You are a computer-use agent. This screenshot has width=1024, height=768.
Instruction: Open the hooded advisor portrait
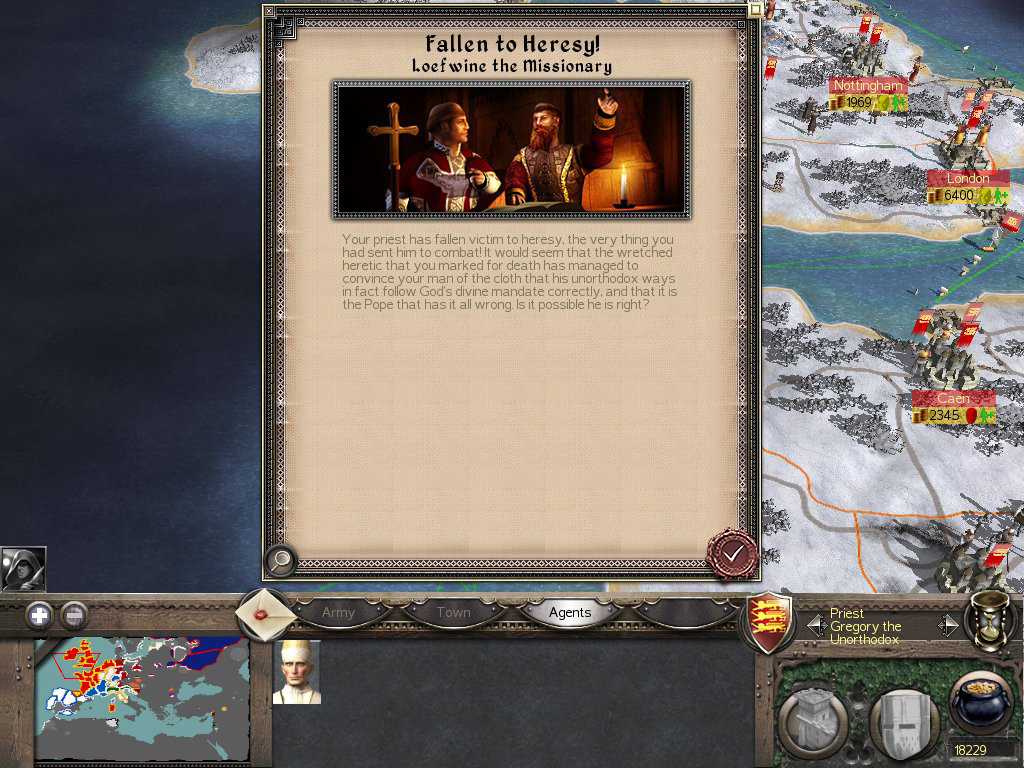23,569
